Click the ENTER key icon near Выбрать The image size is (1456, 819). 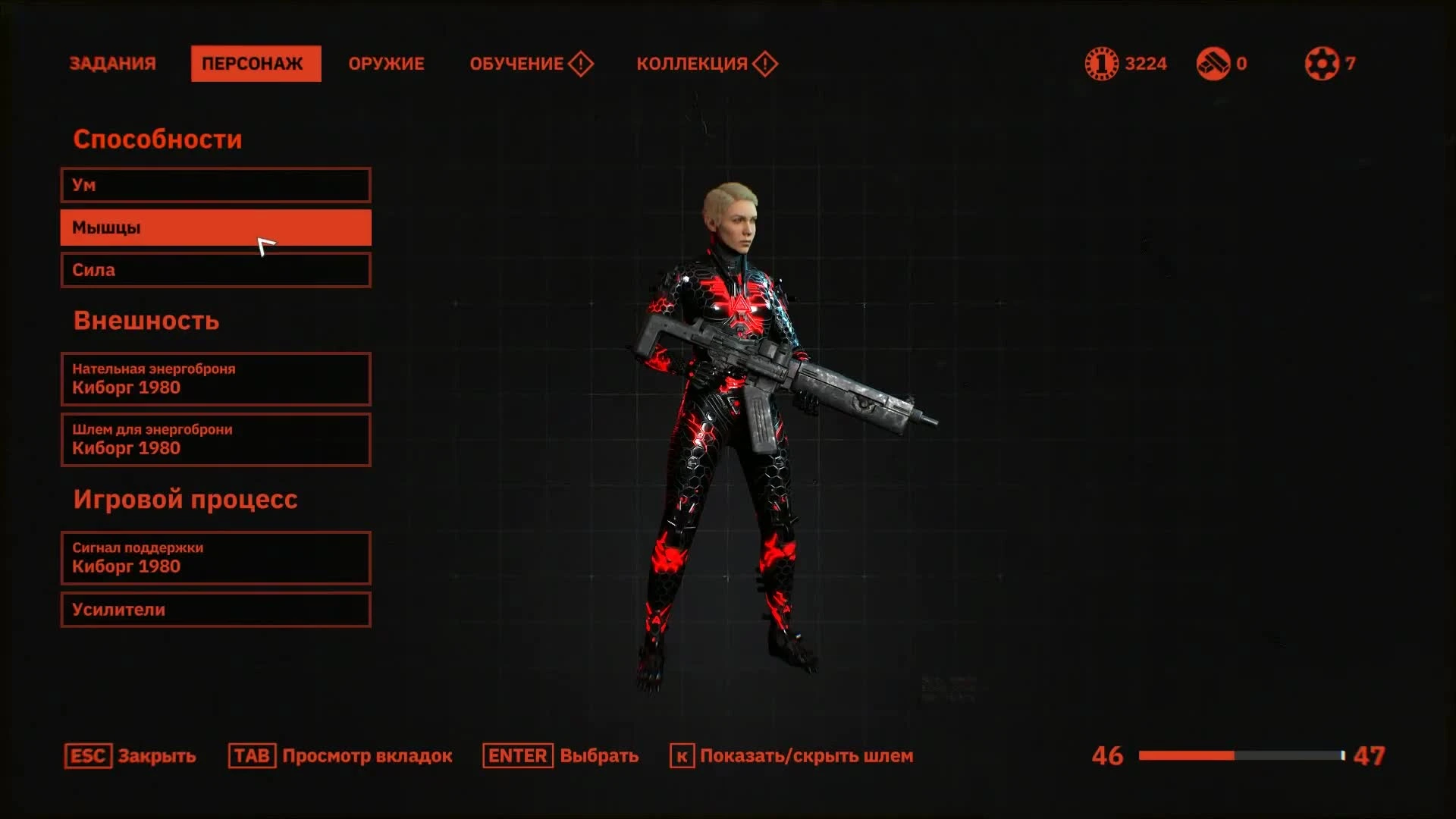pyautogui.click(x=518, y=756)
